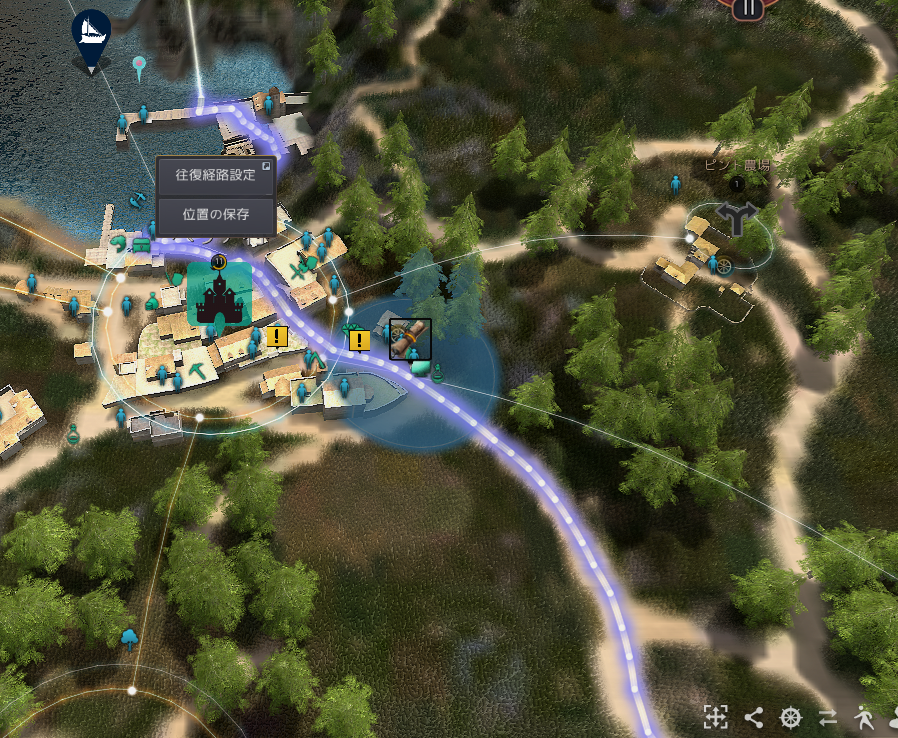
Task: Click the yellow exclamation marker beside the castle
Action: coord(277,336)
